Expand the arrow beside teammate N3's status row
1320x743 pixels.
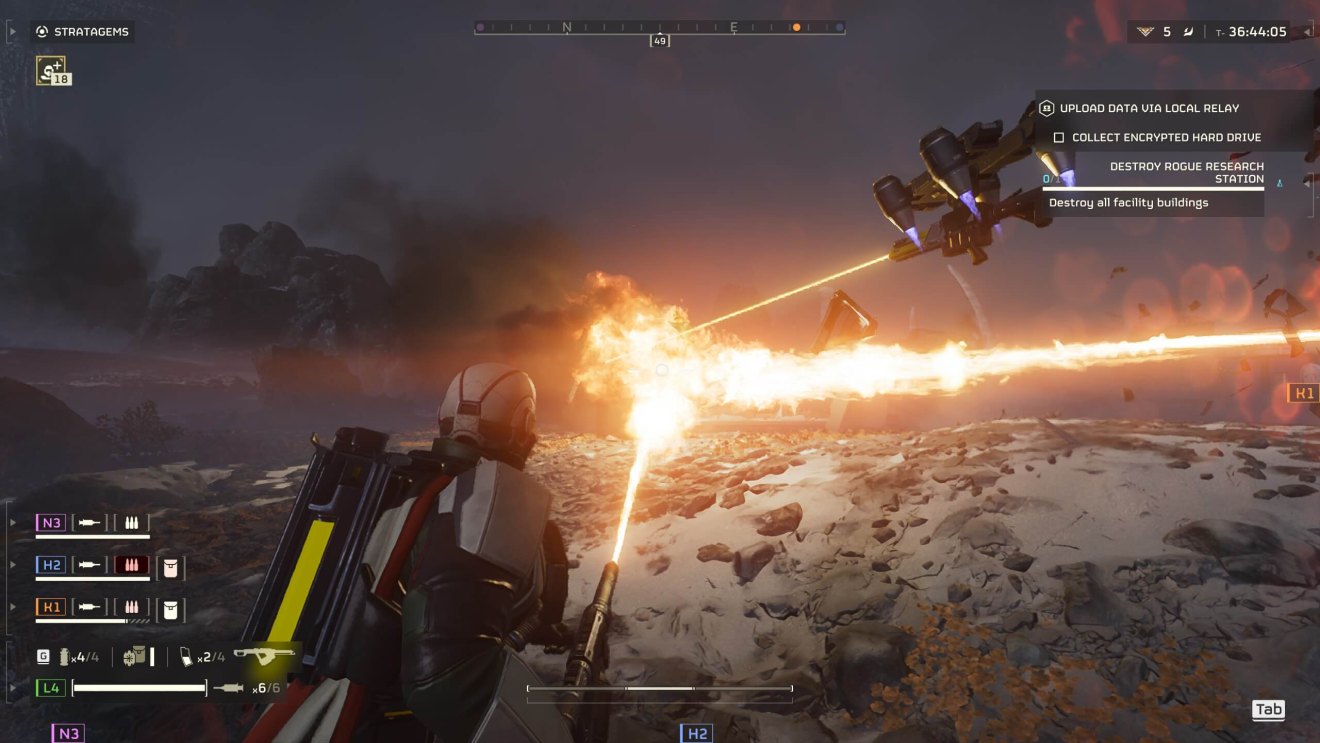(11, 521)
